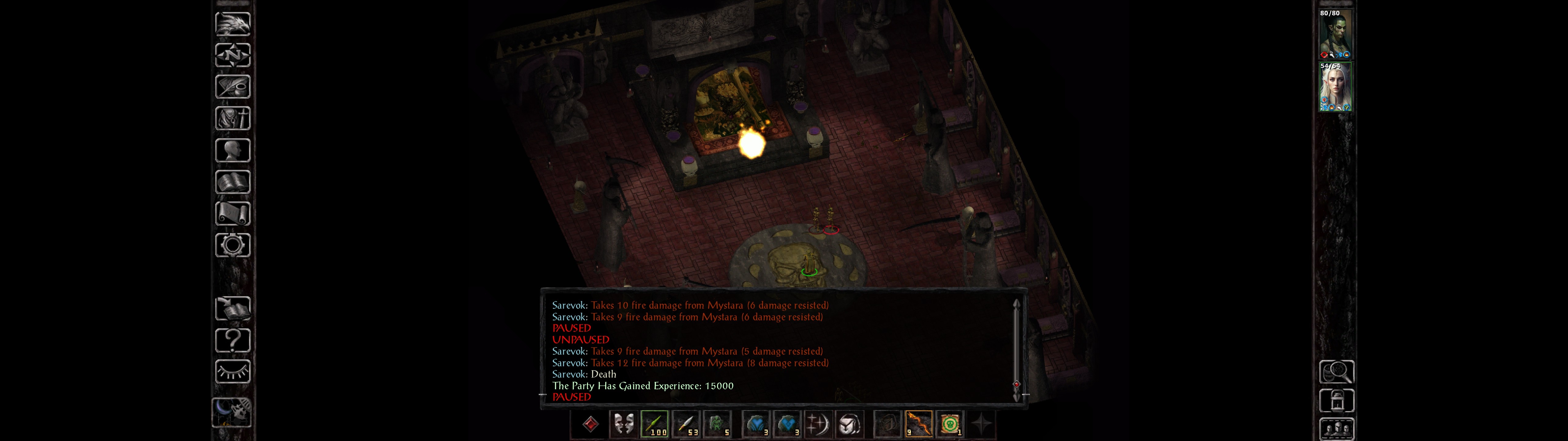This screenshot has width=1568, height=441.
Task: Open the special abilities star-and-moon button
Action: tap(817, 424)
